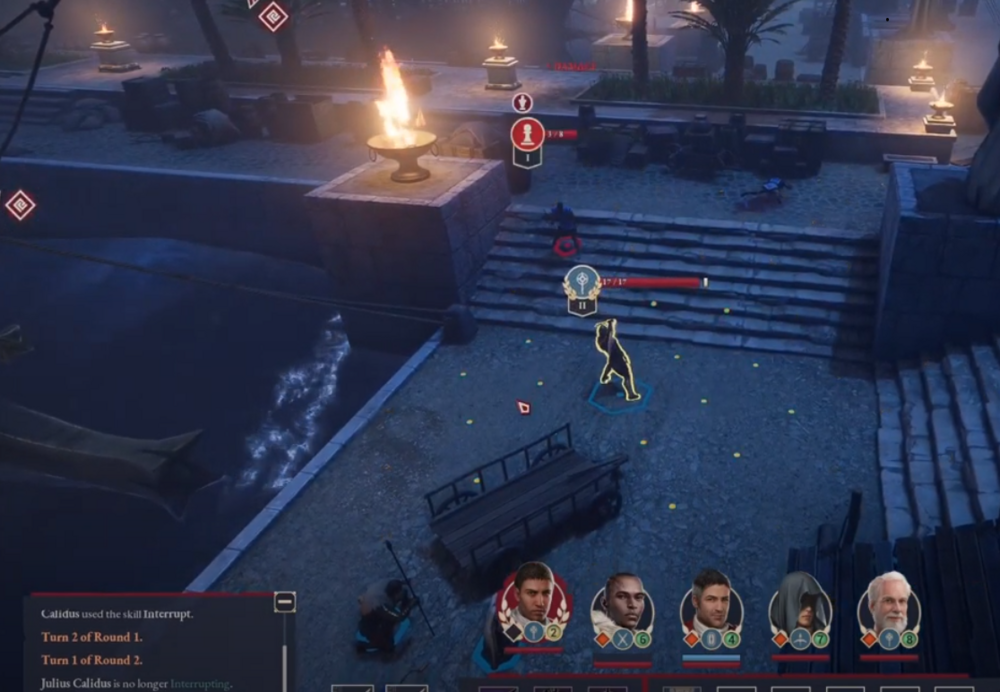Choose the dark-haired companion with shield icon

[711, 601]
